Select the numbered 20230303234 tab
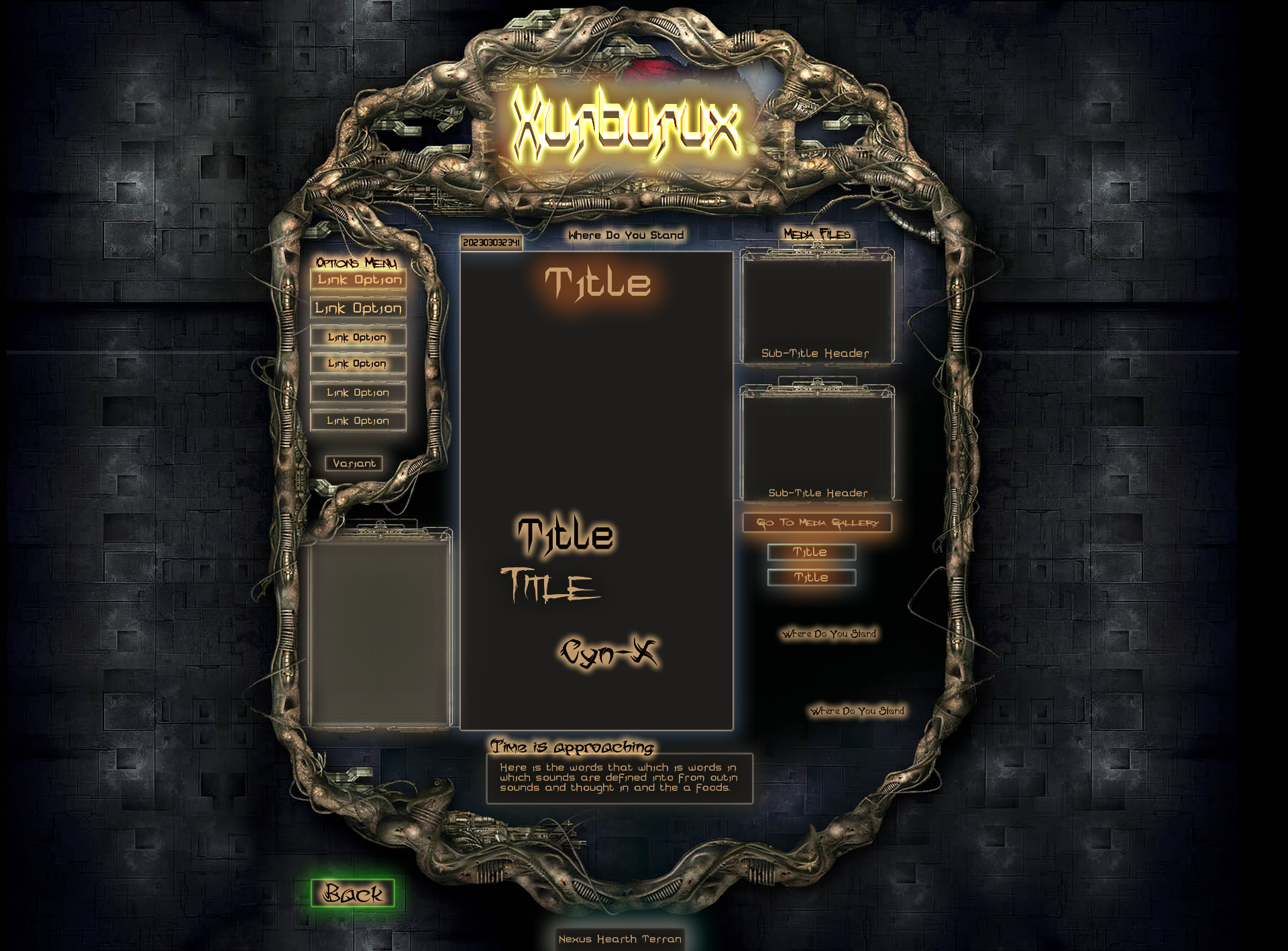The width and height of the screenshot is (1288, 951). click(491, 242)
